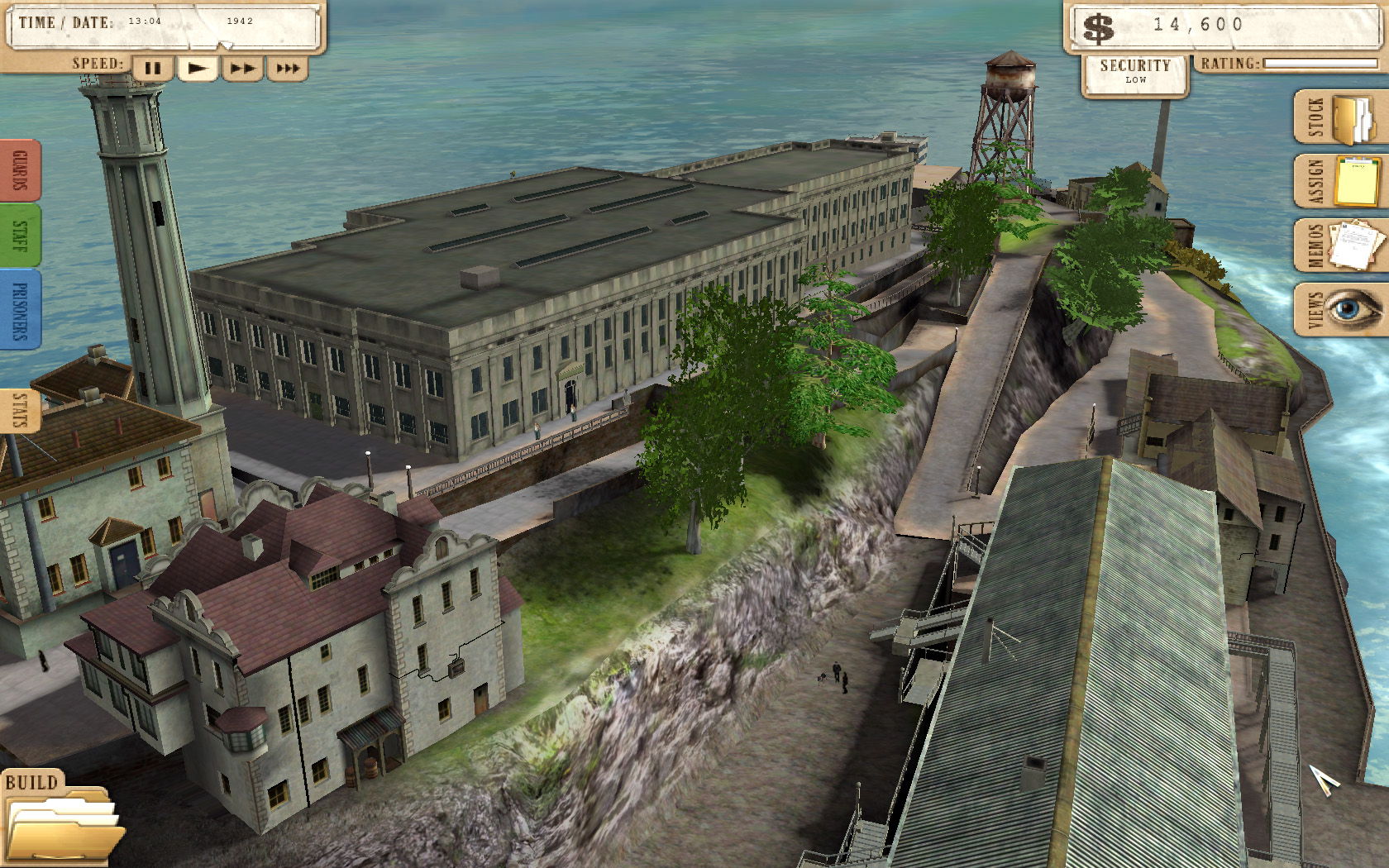
Task: Check the Security Low indicator
Action: point(1134,79)
